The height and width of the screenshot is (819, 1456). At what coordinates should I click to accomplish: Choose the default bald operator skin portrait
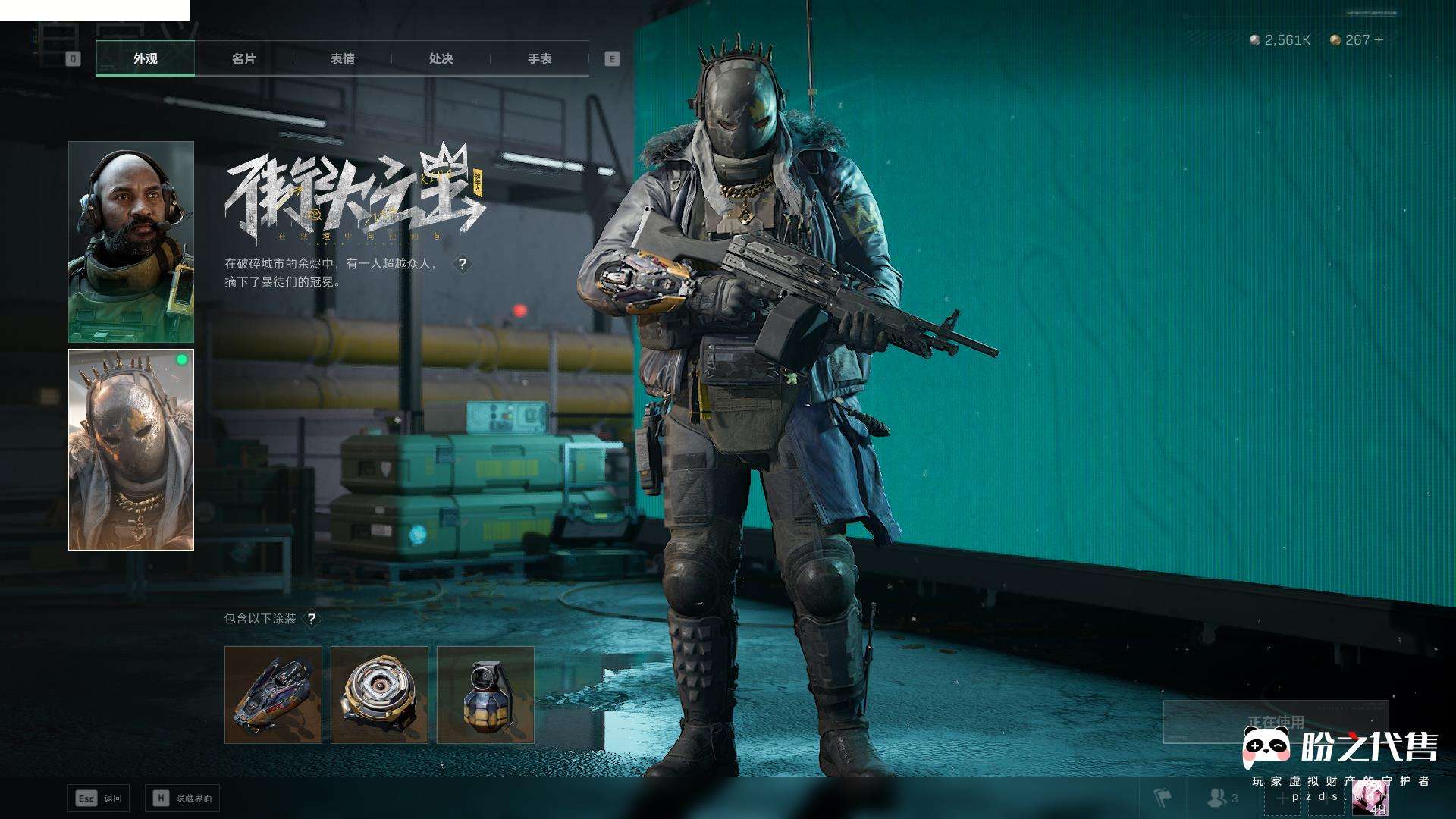point(131,241)
